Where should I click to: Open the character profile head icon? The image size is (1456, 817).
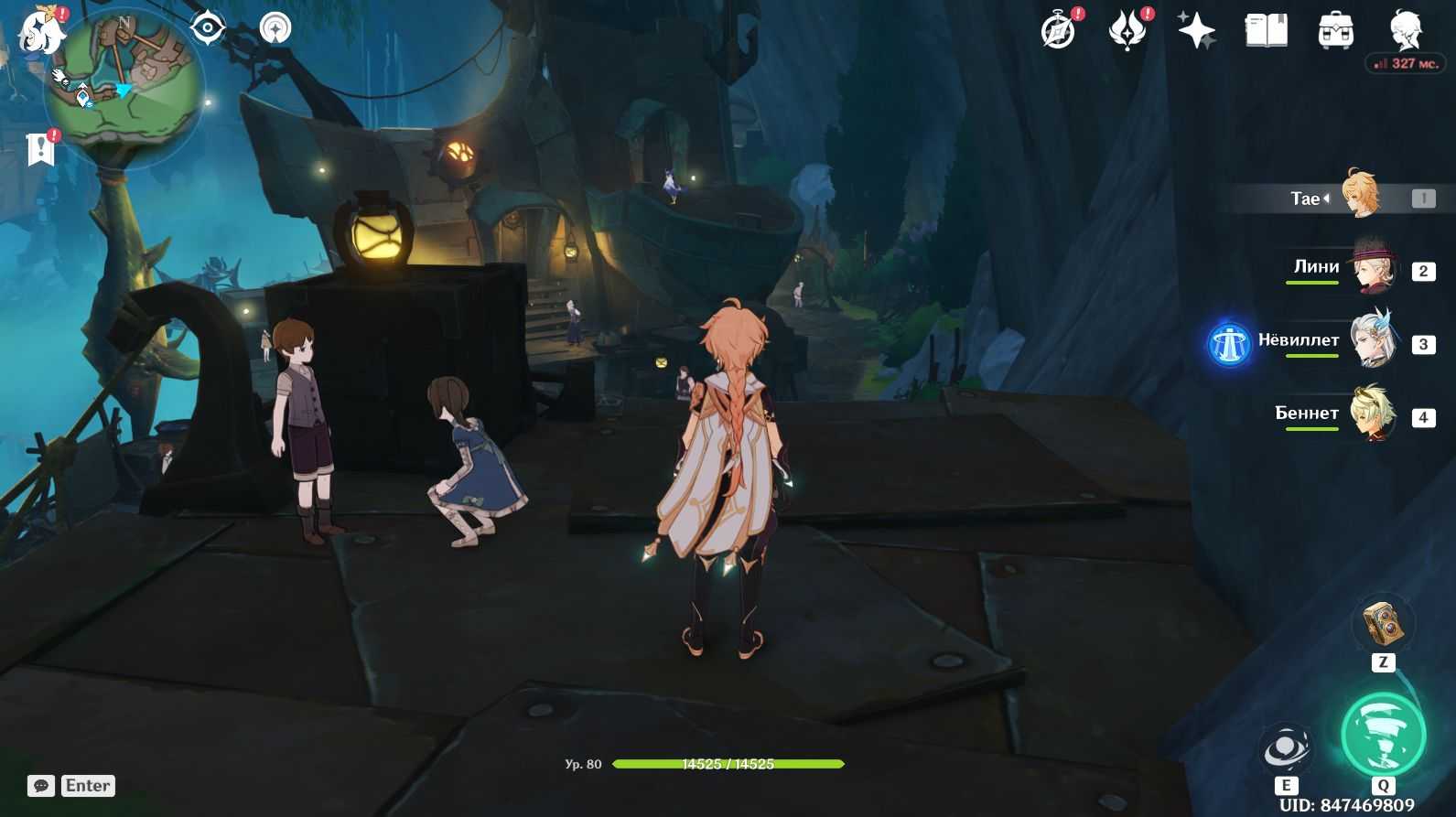(x=1405, y=29)
